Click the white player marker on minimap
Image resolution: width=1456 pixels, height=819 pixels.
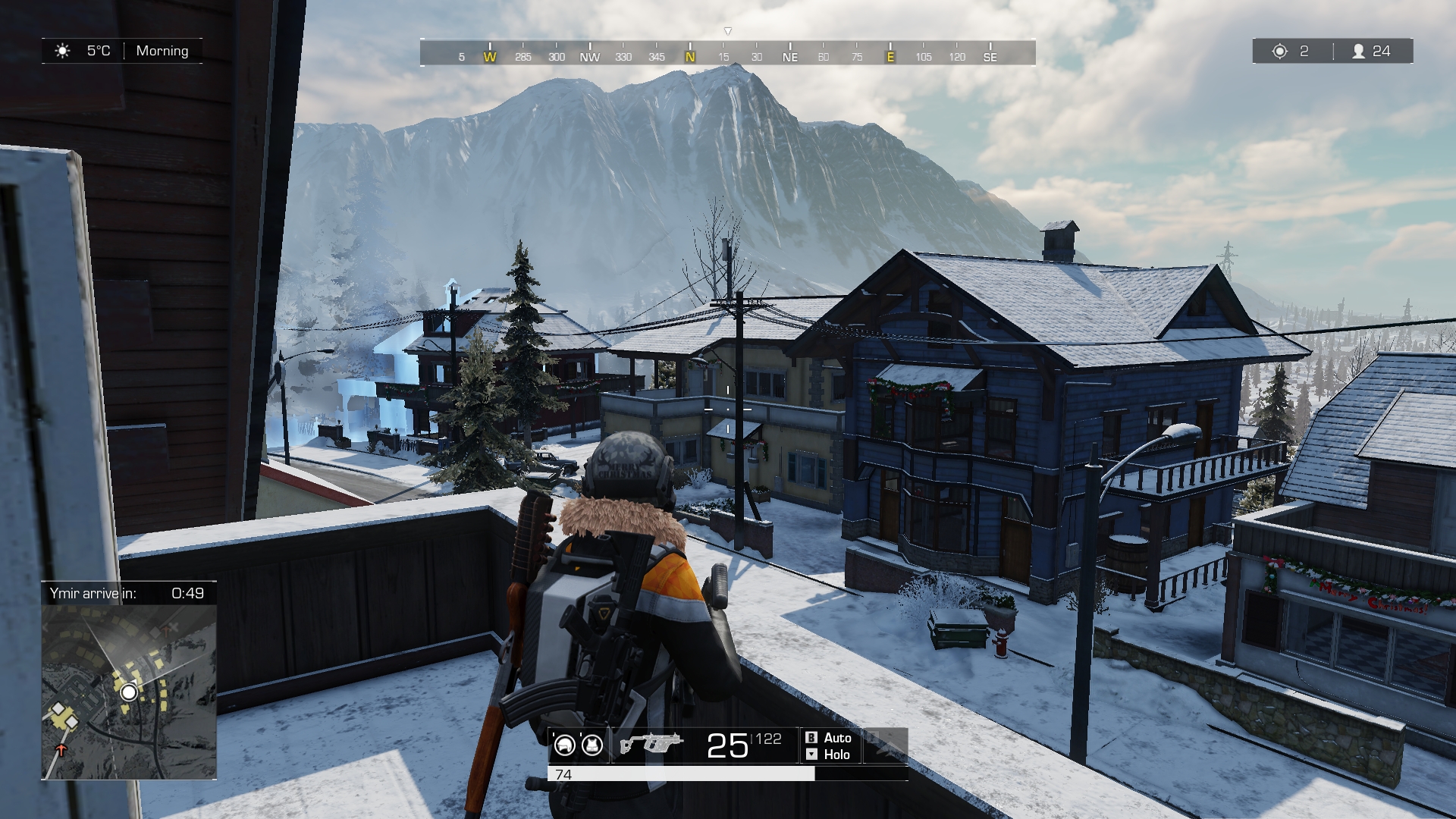pos(129,692)
